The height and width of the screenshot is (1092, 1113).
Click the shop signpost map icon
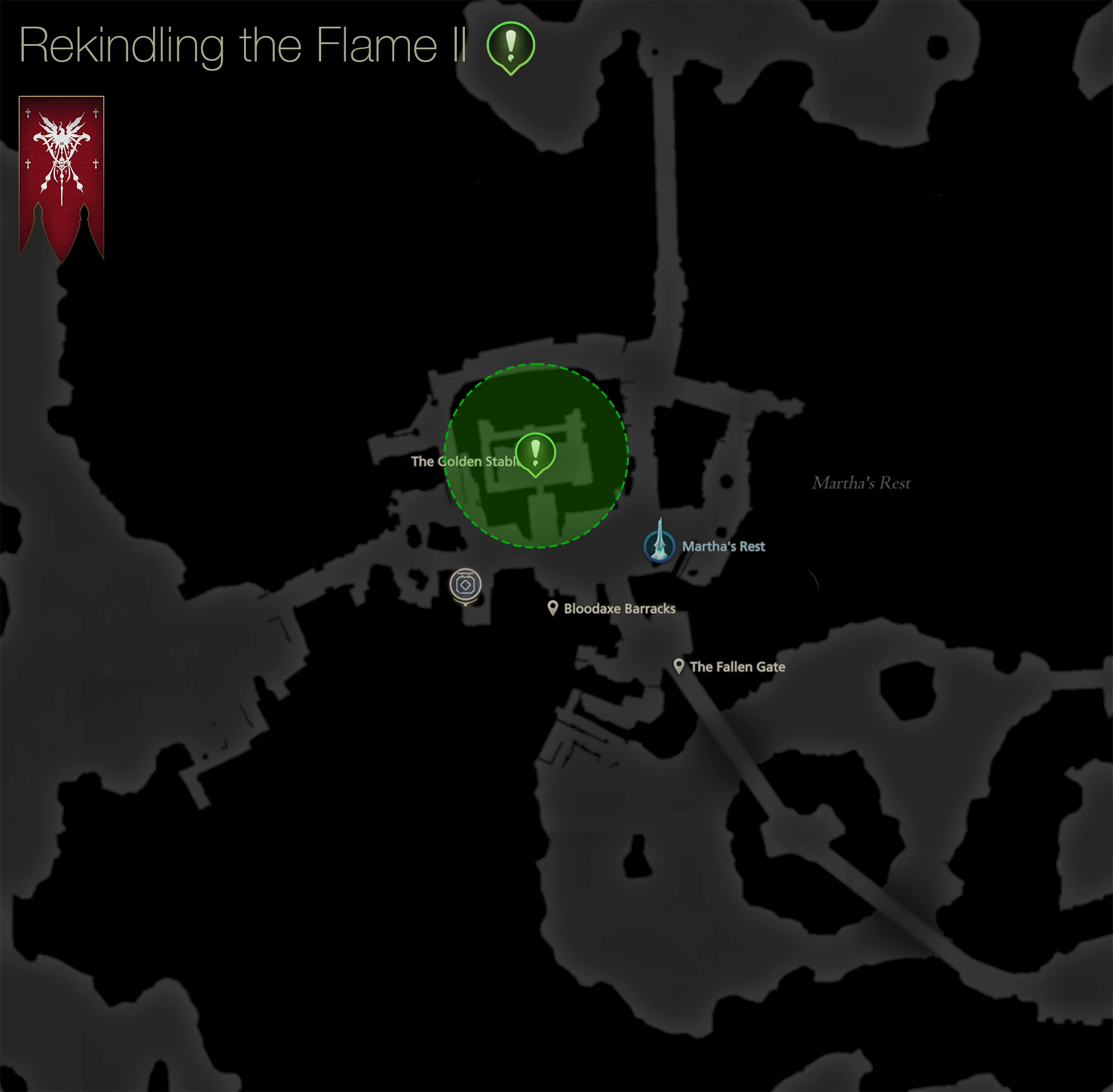point(465,585)
